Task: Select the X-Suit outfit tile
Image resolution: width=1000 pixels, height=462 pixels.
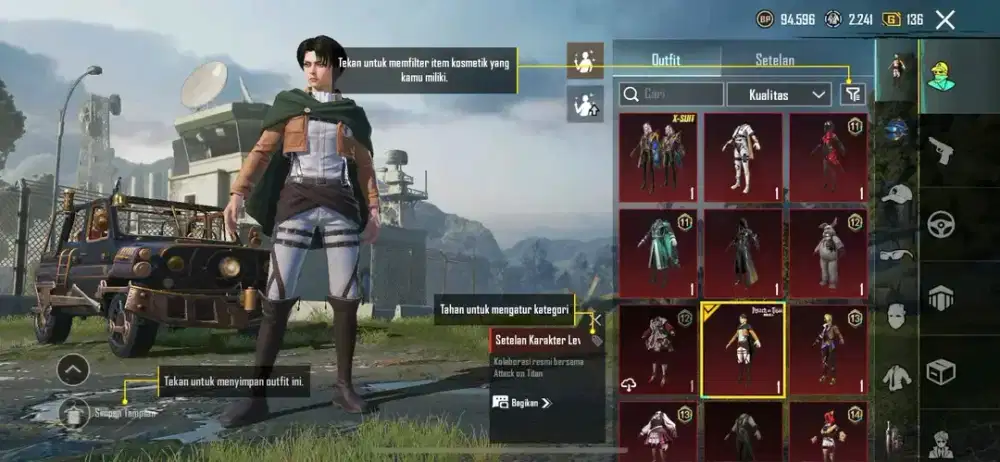Action: coord(656,155)
